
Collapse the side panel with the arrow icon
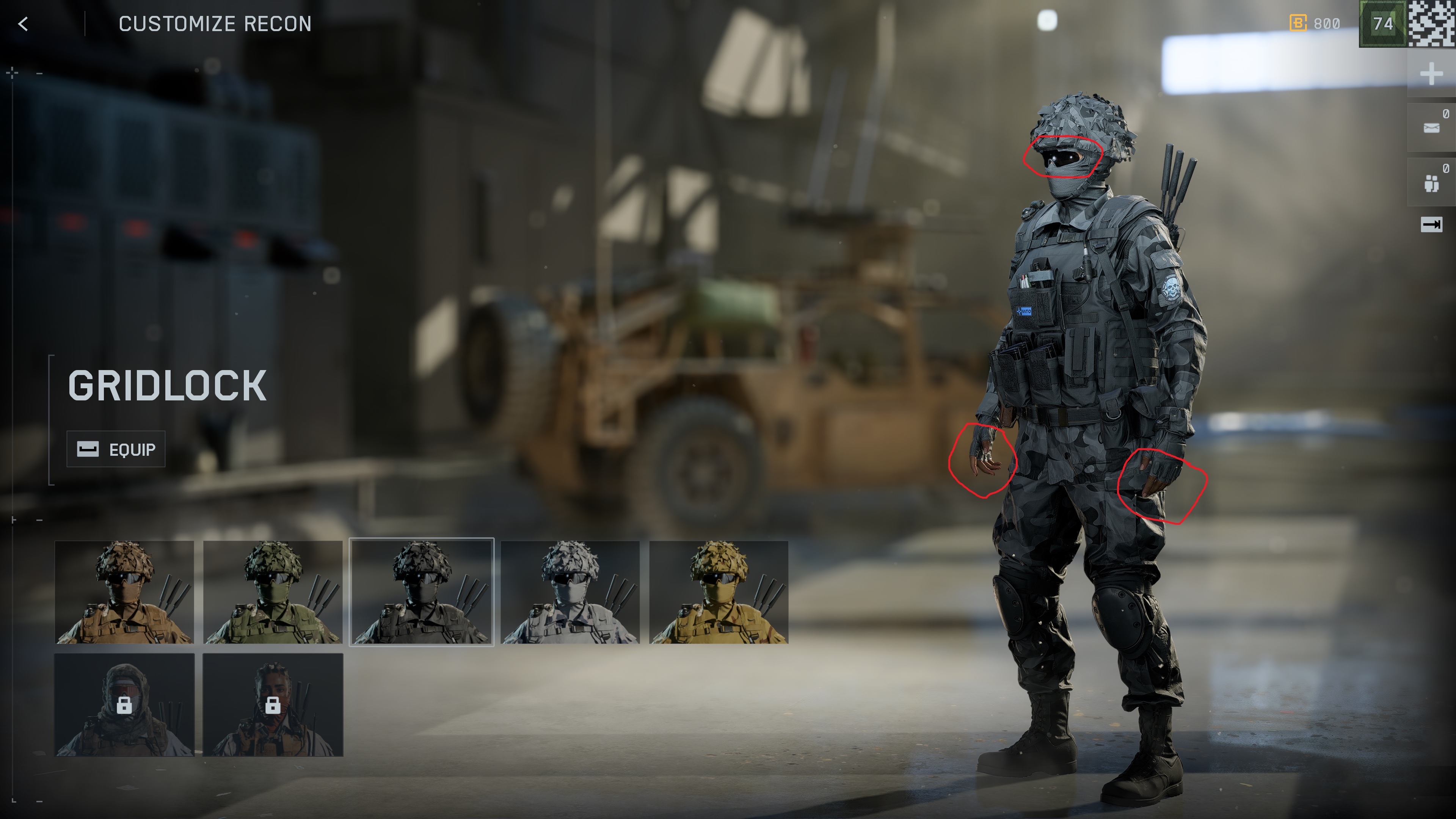(1431, 225)
